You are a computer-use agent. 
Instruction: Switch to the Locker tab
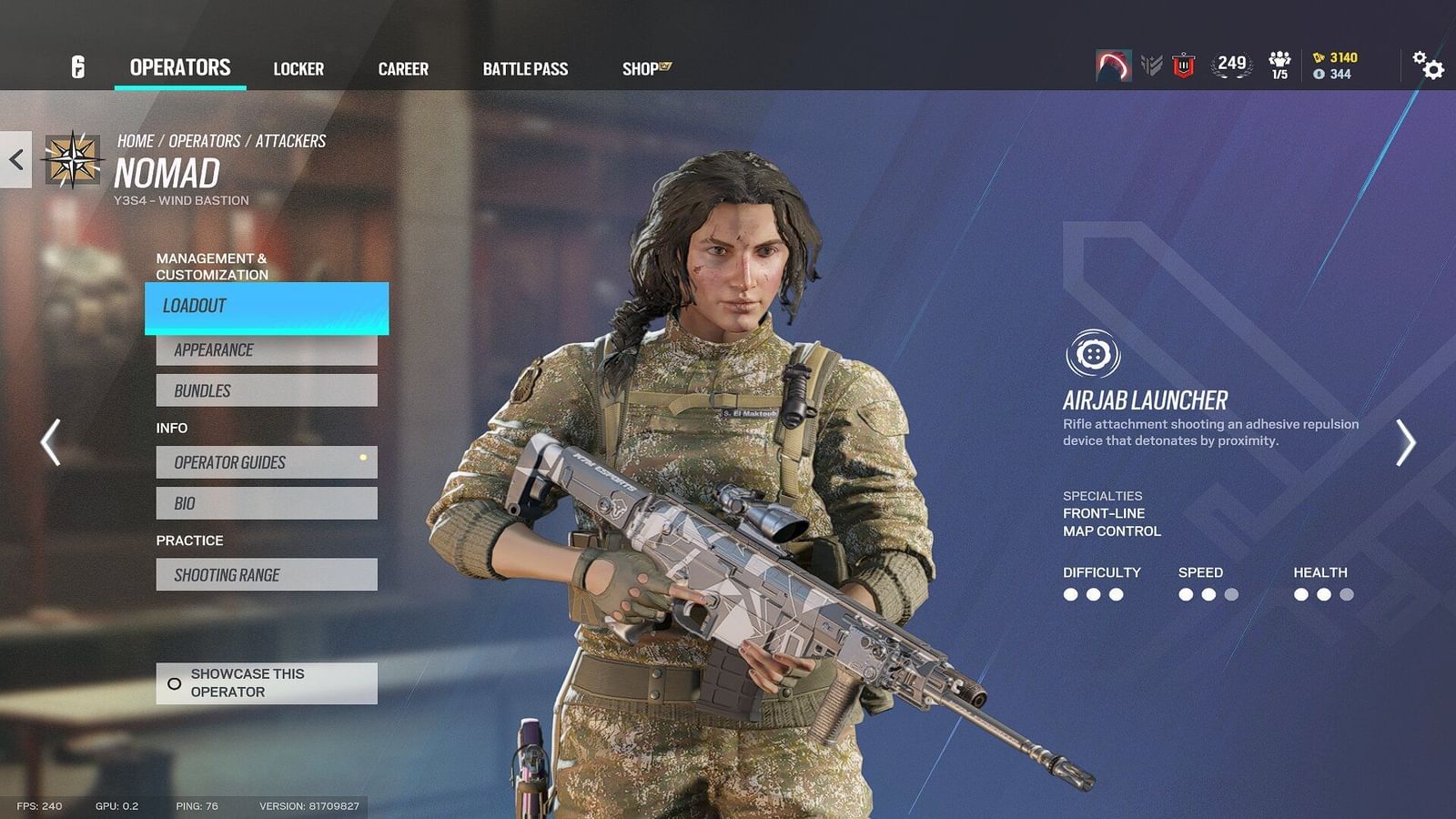pos(299,68)
